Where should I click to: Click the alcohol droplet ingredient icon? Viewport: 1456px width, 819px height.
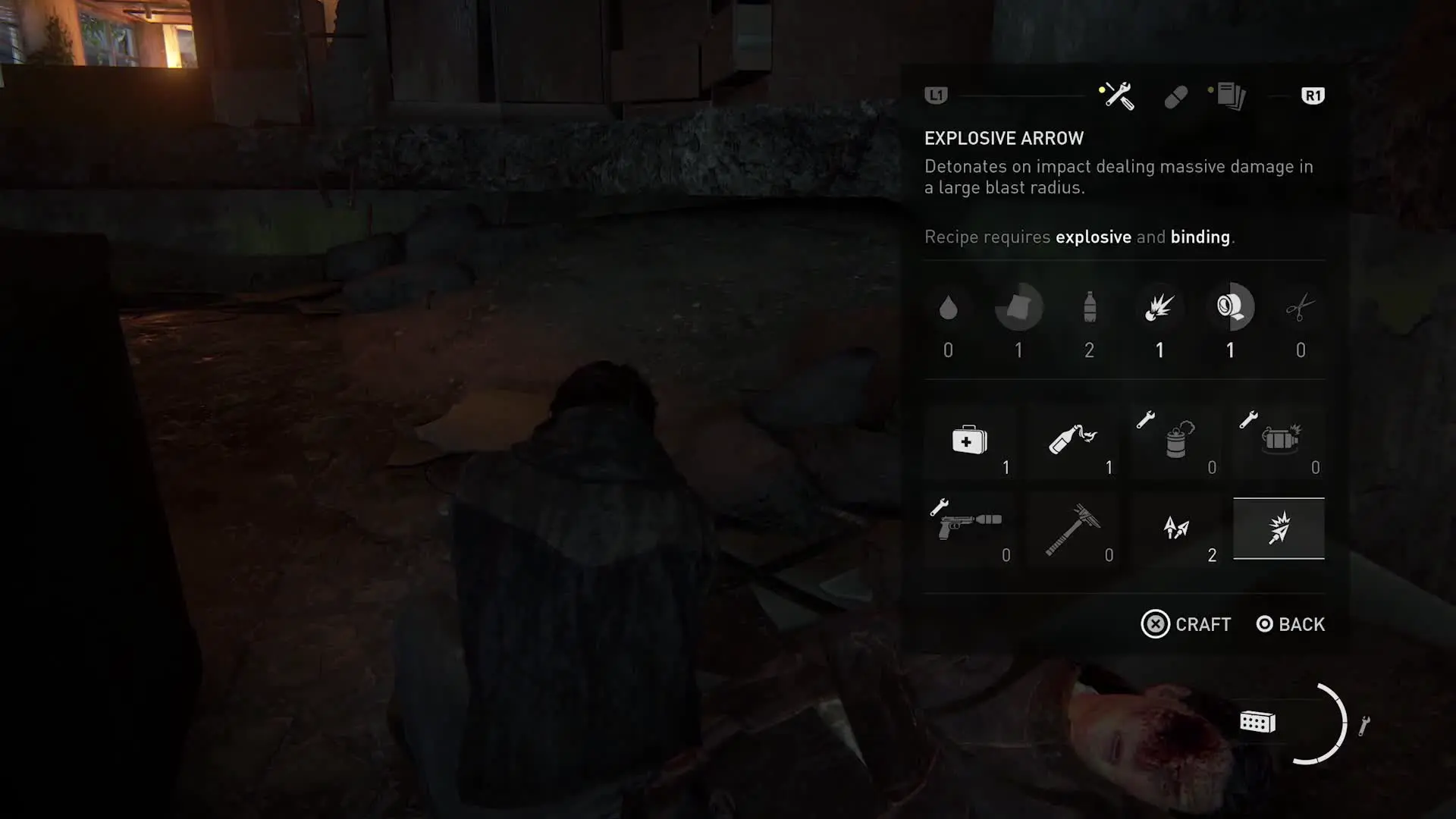pos(948,308)
